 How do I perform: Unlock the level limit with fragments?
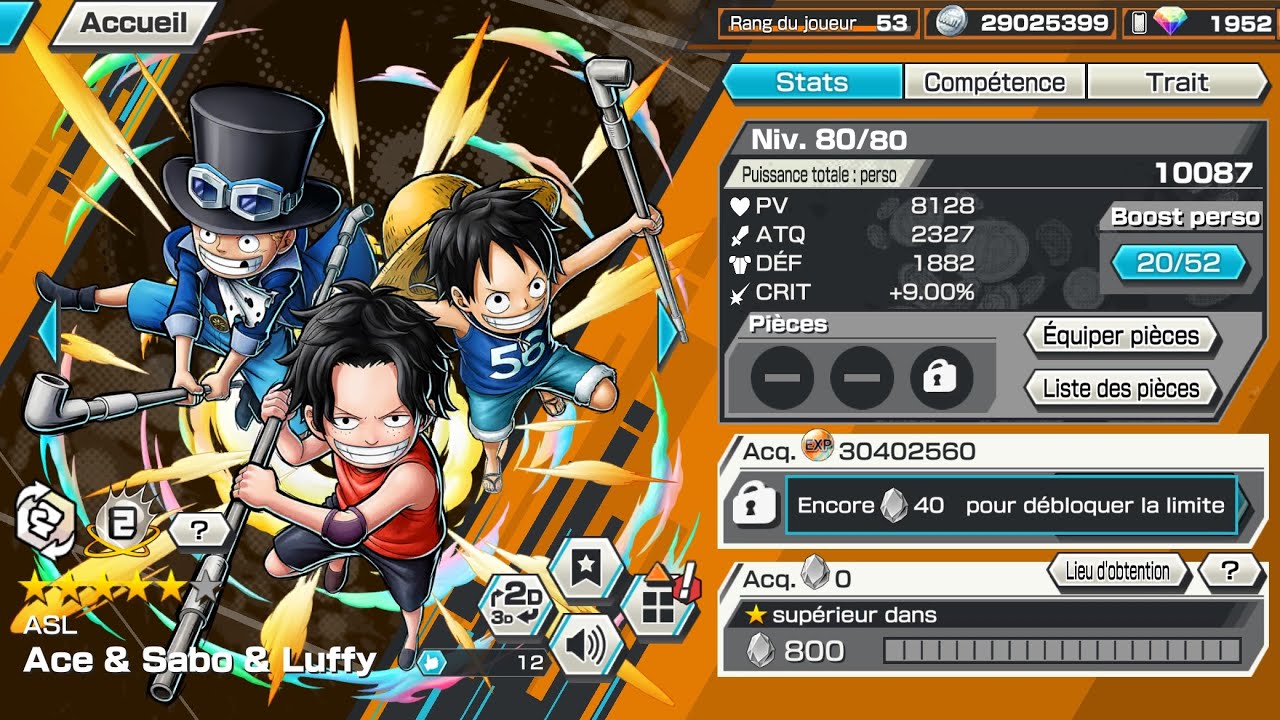1010,505
